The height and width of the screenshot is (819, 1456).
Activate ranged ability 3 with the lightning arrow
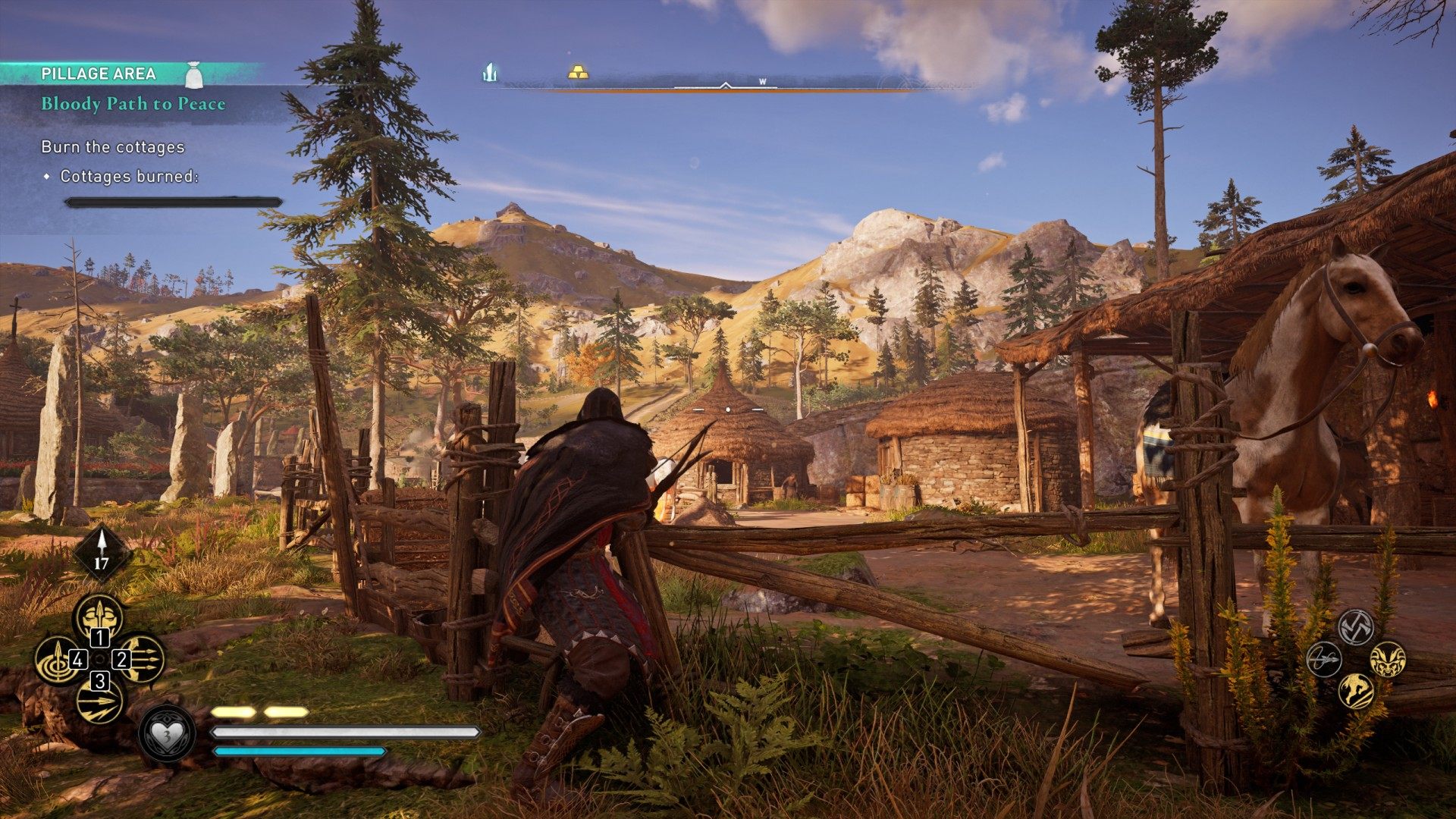[x=100, y=701]
